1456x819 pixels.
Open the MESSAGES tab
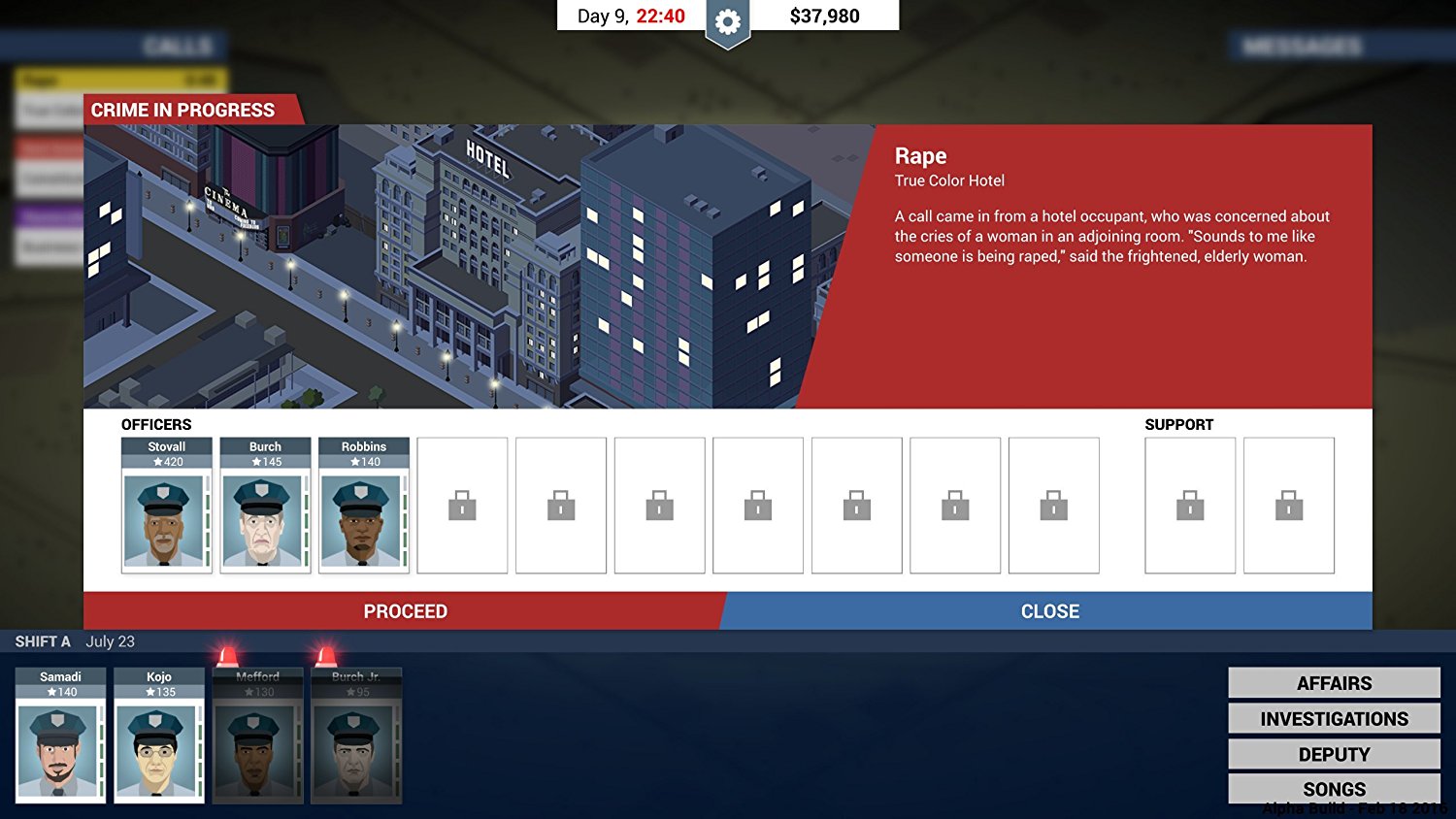click(1301, 45)
